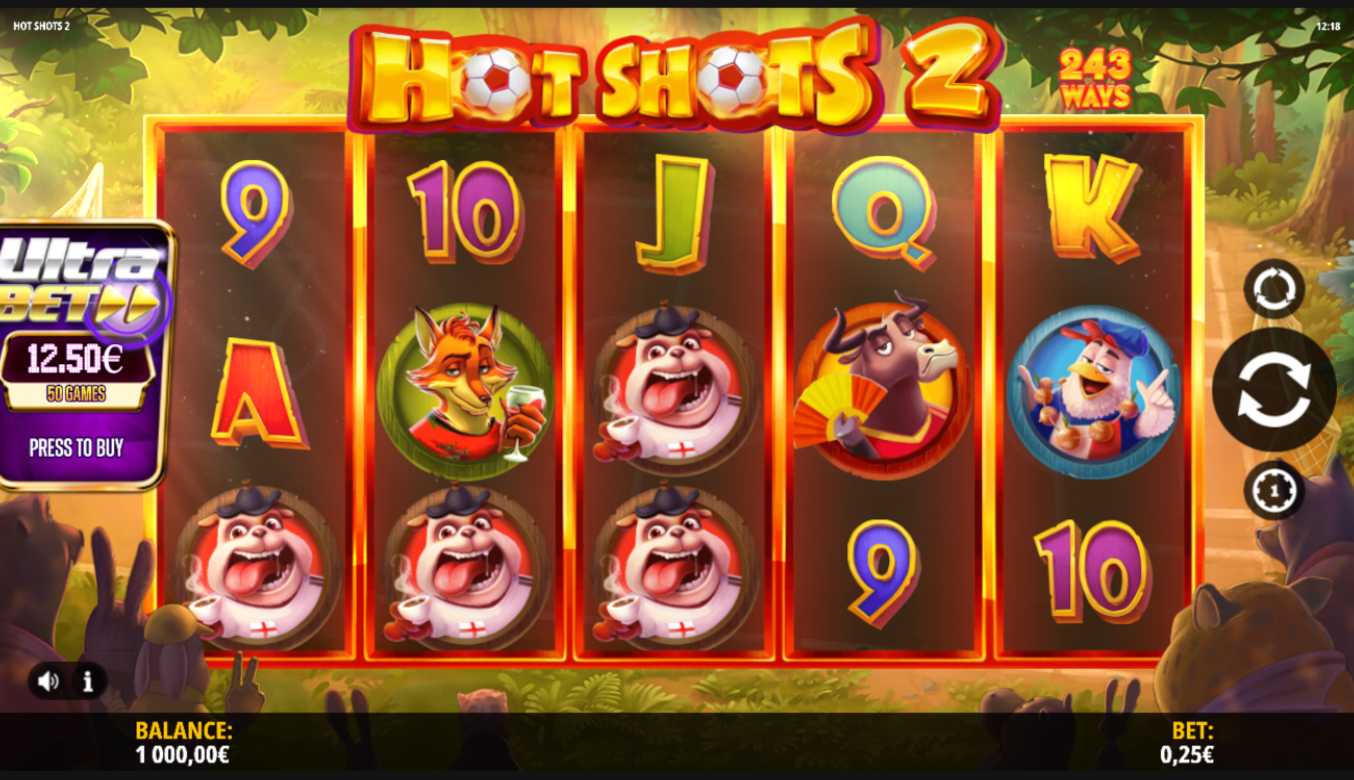Buy the Ultra Bet 50 games feature
This screenshot has width=1354, height=780.
pos(76,447)
